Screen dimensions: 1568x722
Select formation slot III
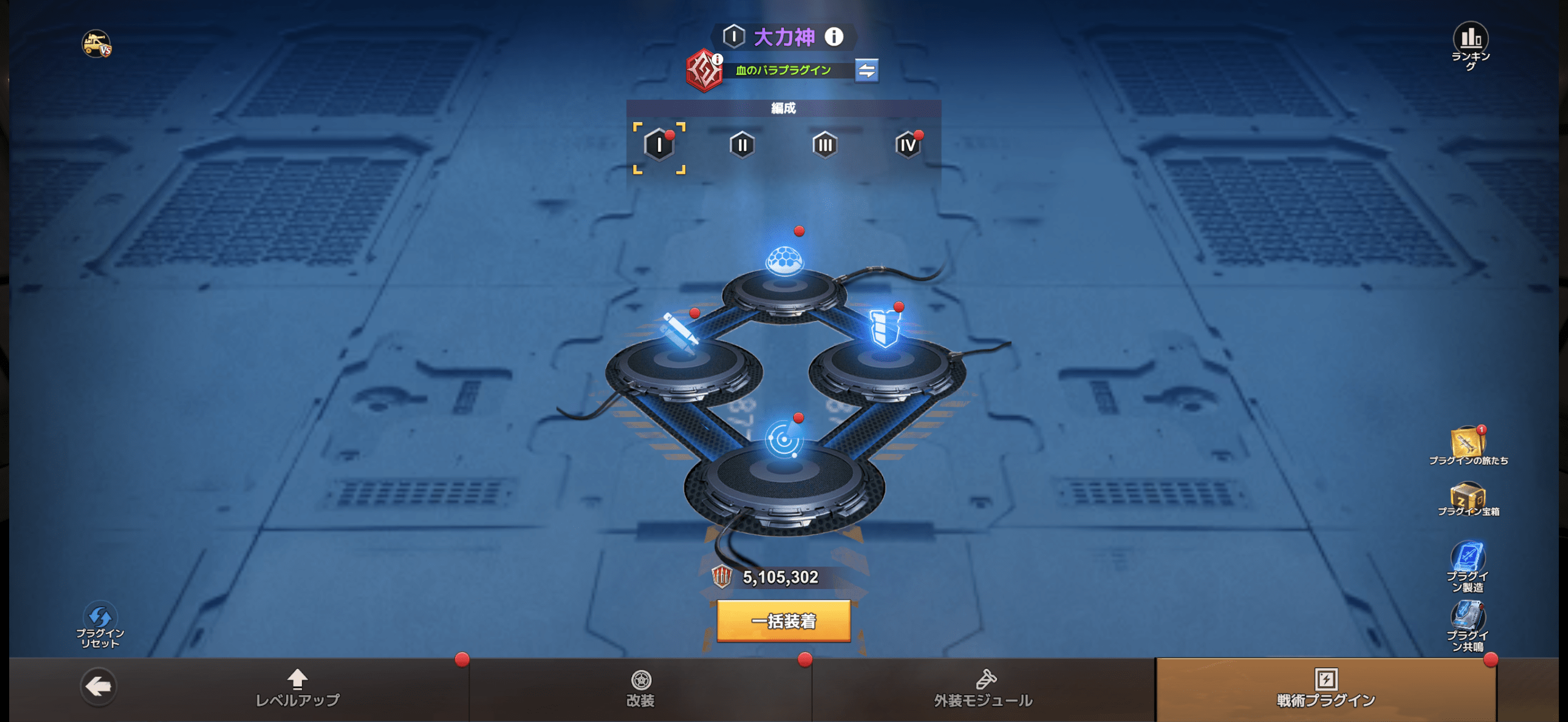824,145
